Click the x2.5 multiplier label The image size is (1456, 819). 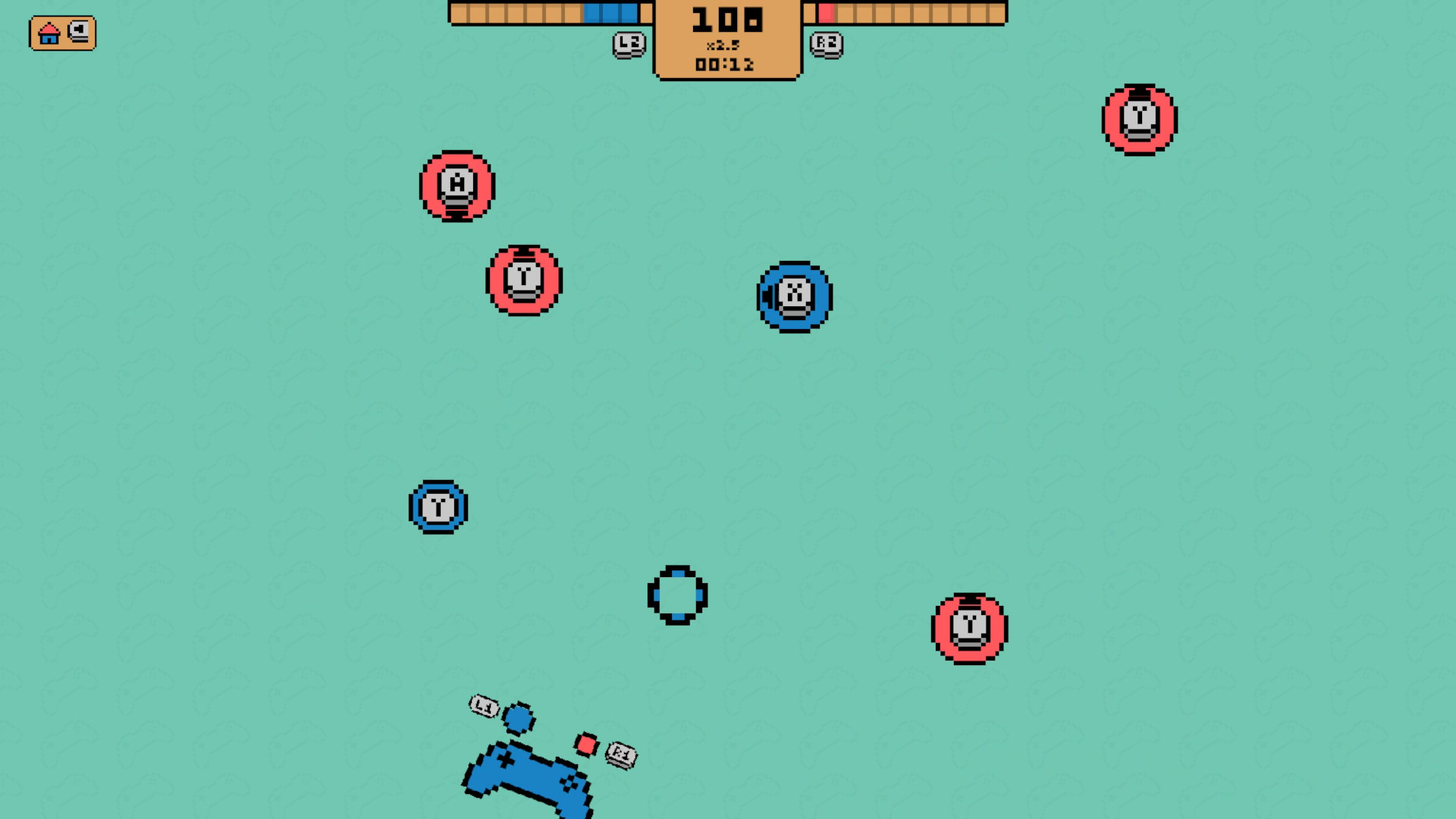[726, 44]
